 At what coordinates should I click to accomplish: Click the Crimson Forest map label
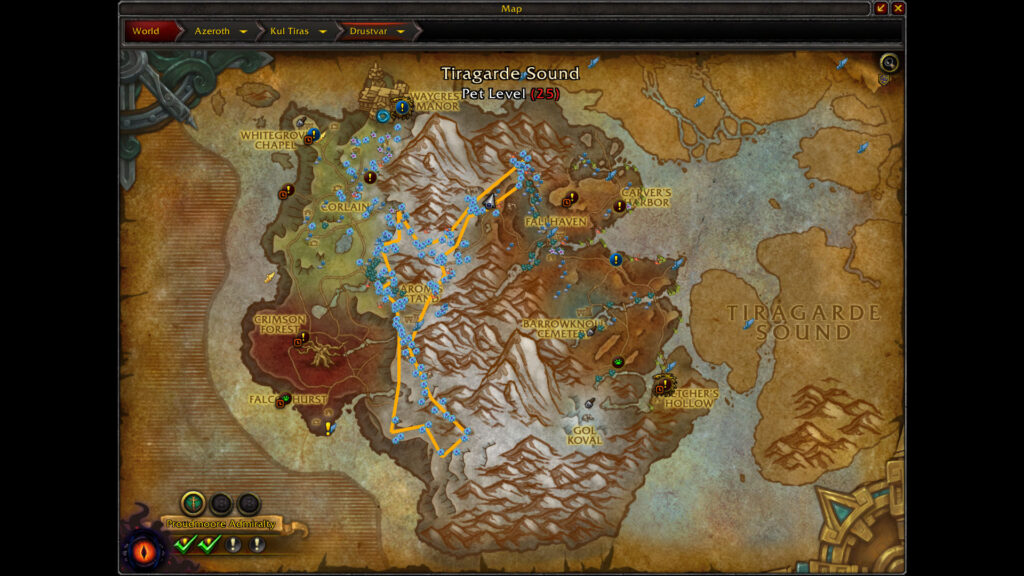click(279, 323)
